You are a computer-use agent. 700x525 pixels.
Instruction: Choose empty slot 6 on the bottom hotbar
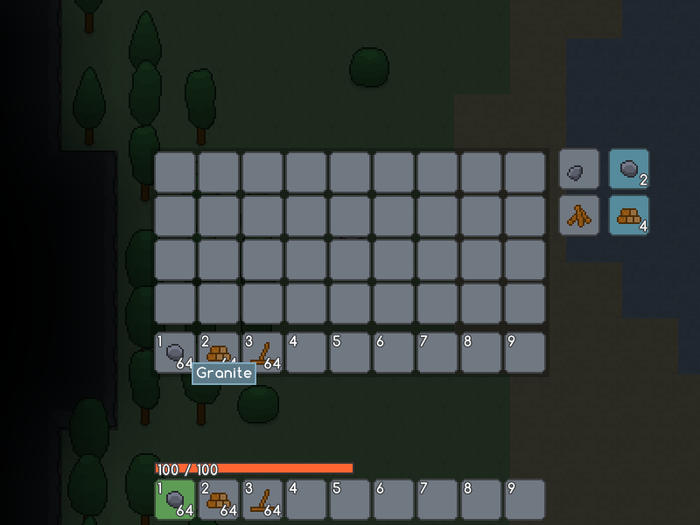point(394,499)
